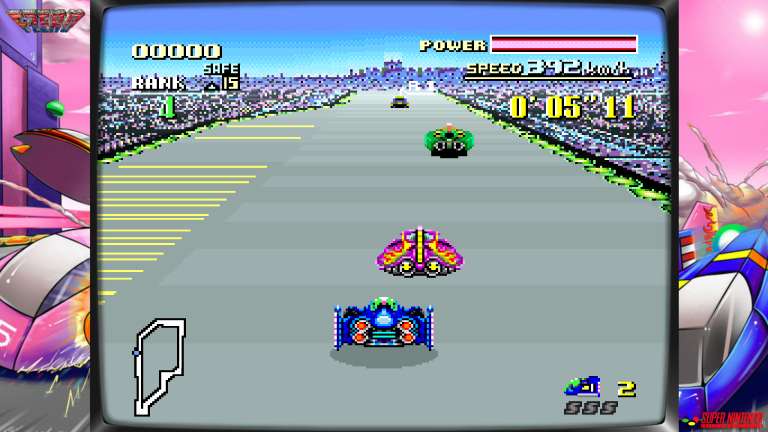The height and width of the screenshot is (432, 768).
Task: Activate the SSS super jet boost indicator
Action: click(x=589, y=408)
